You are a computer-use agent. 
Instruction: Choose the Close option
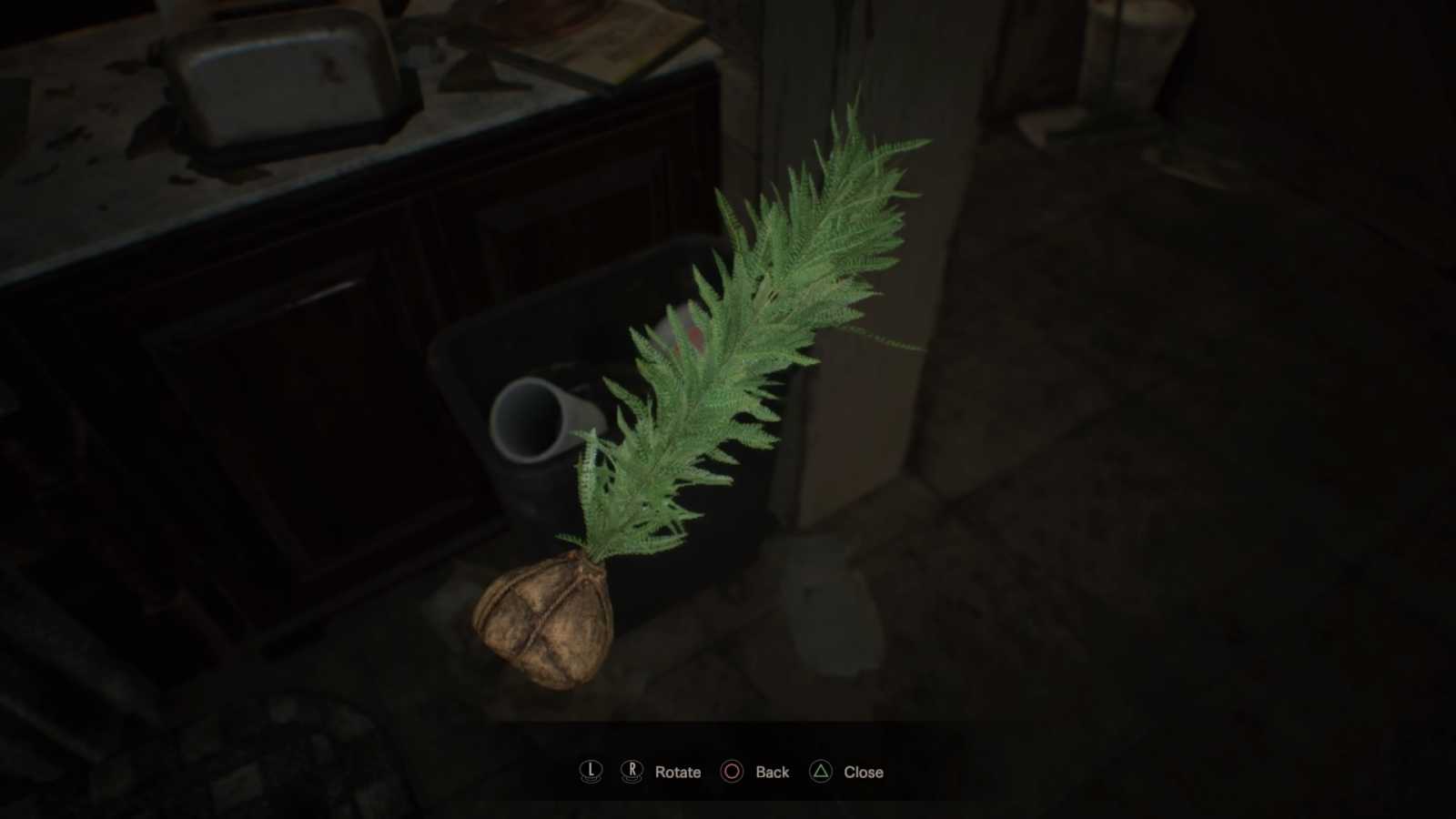(x=862, y=771)
